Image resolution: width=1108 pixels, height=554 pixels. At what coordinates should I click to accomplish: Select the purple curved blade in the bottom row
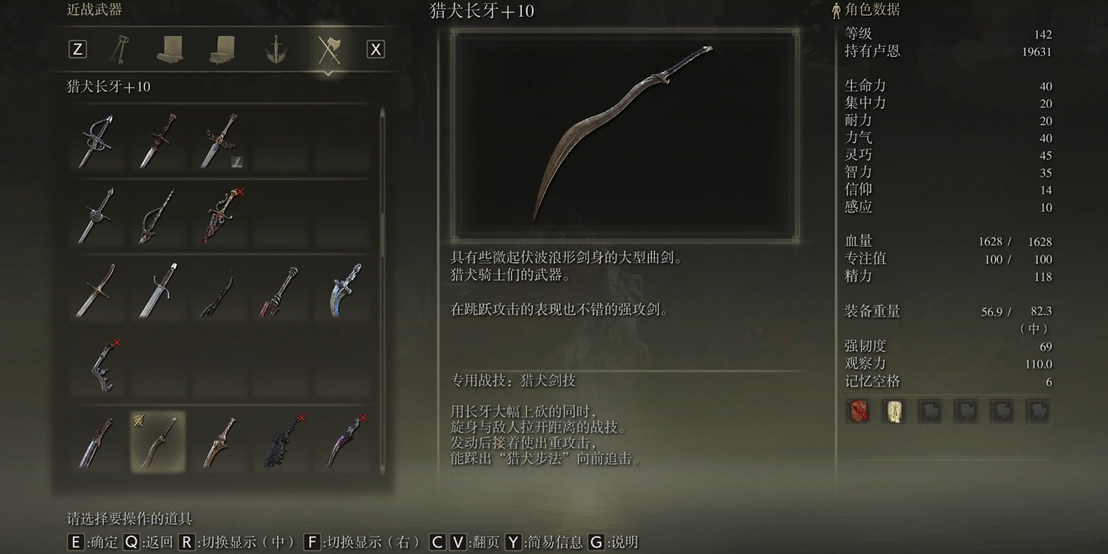pos(344,441)
